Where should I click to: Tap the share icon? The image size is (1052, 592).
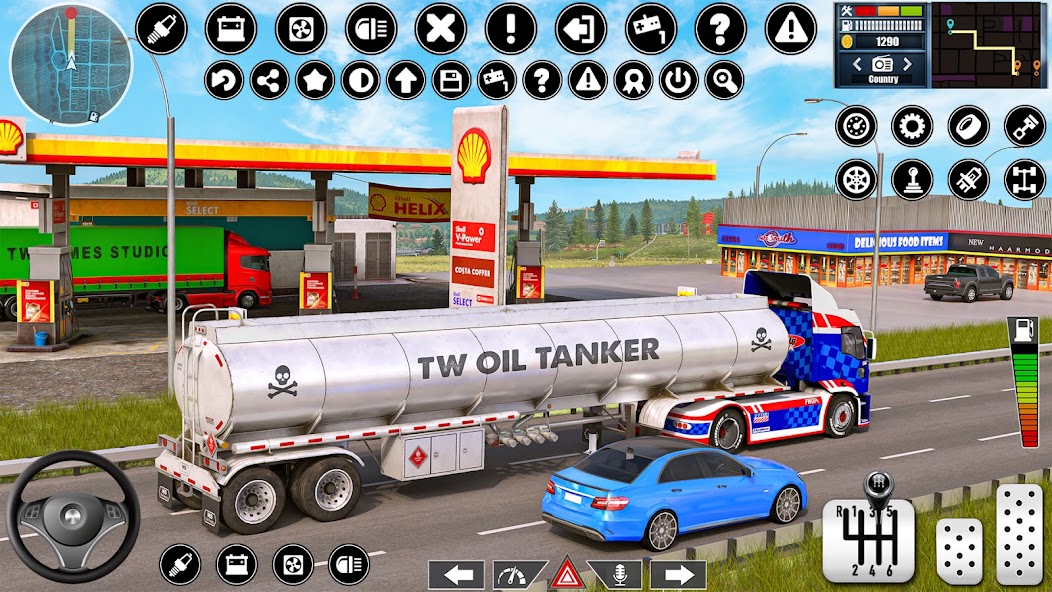269,80
